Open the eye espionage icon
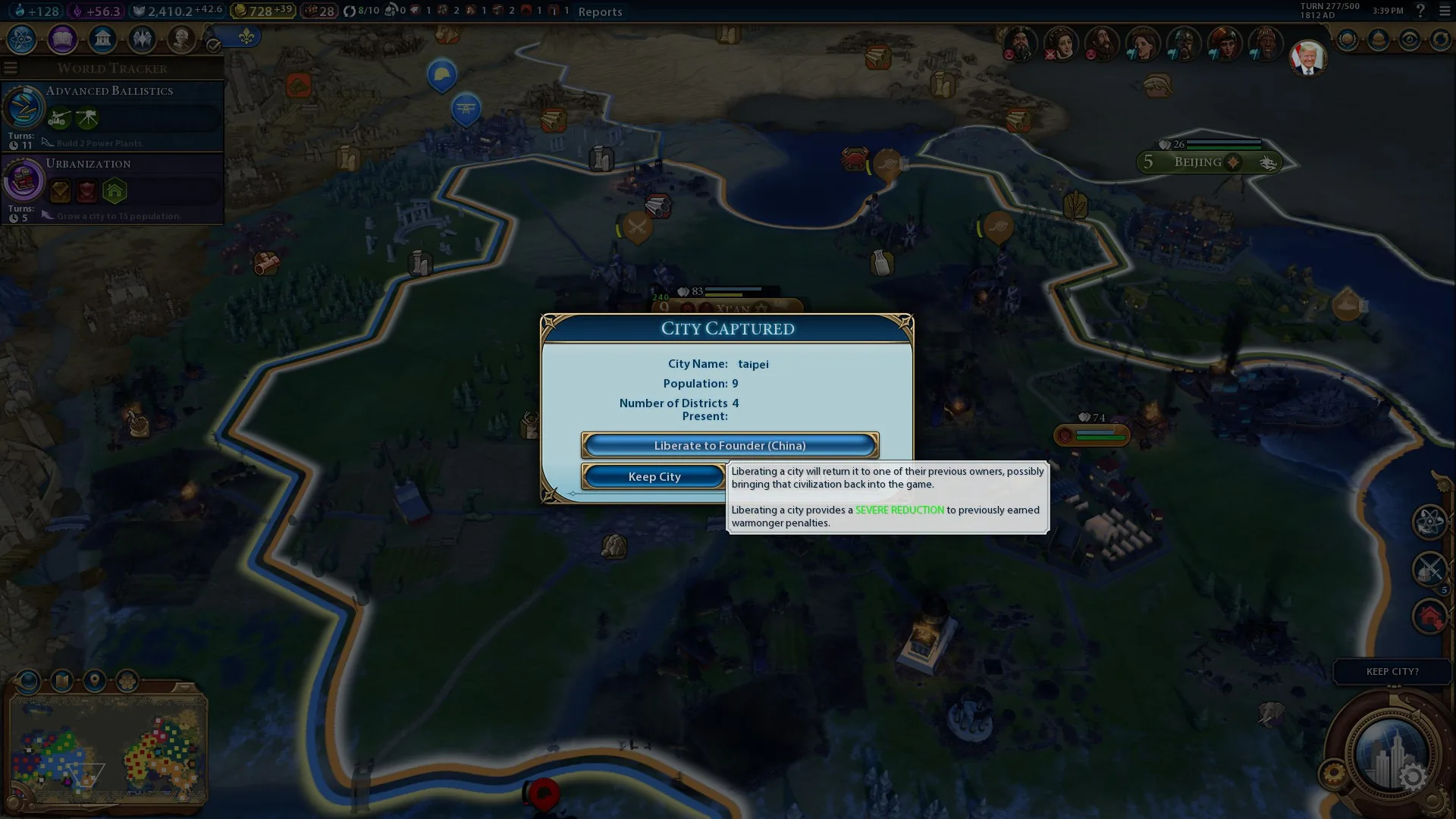Screen dimensions: 1456x819 pyautogui.click(x=1410, y=39)
